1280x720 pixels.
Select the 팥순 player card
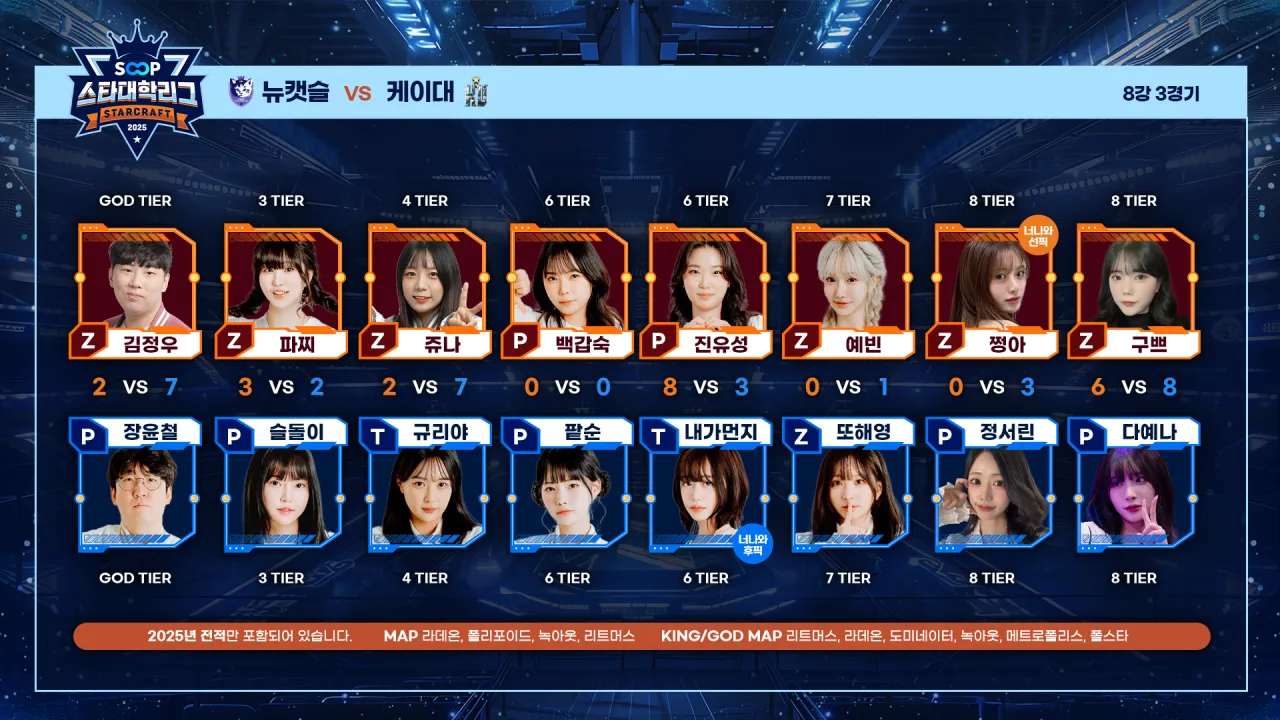tap(567, 490)
